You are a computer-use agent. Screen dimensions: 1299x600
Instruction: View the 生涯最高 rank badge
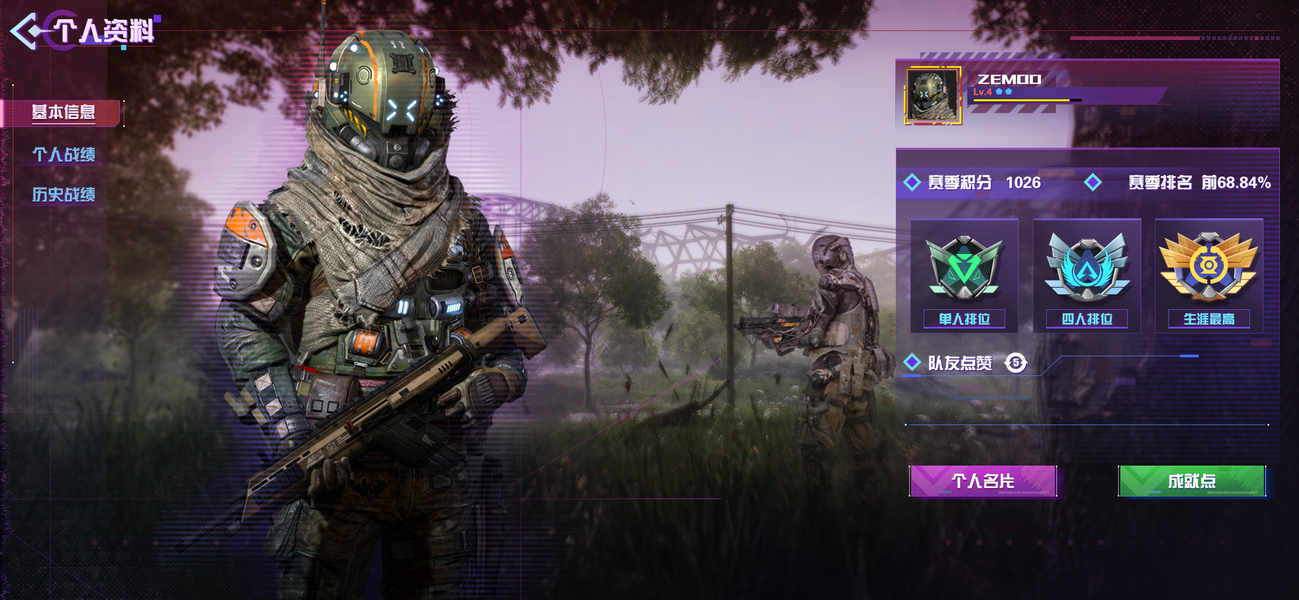(1208, 275)
